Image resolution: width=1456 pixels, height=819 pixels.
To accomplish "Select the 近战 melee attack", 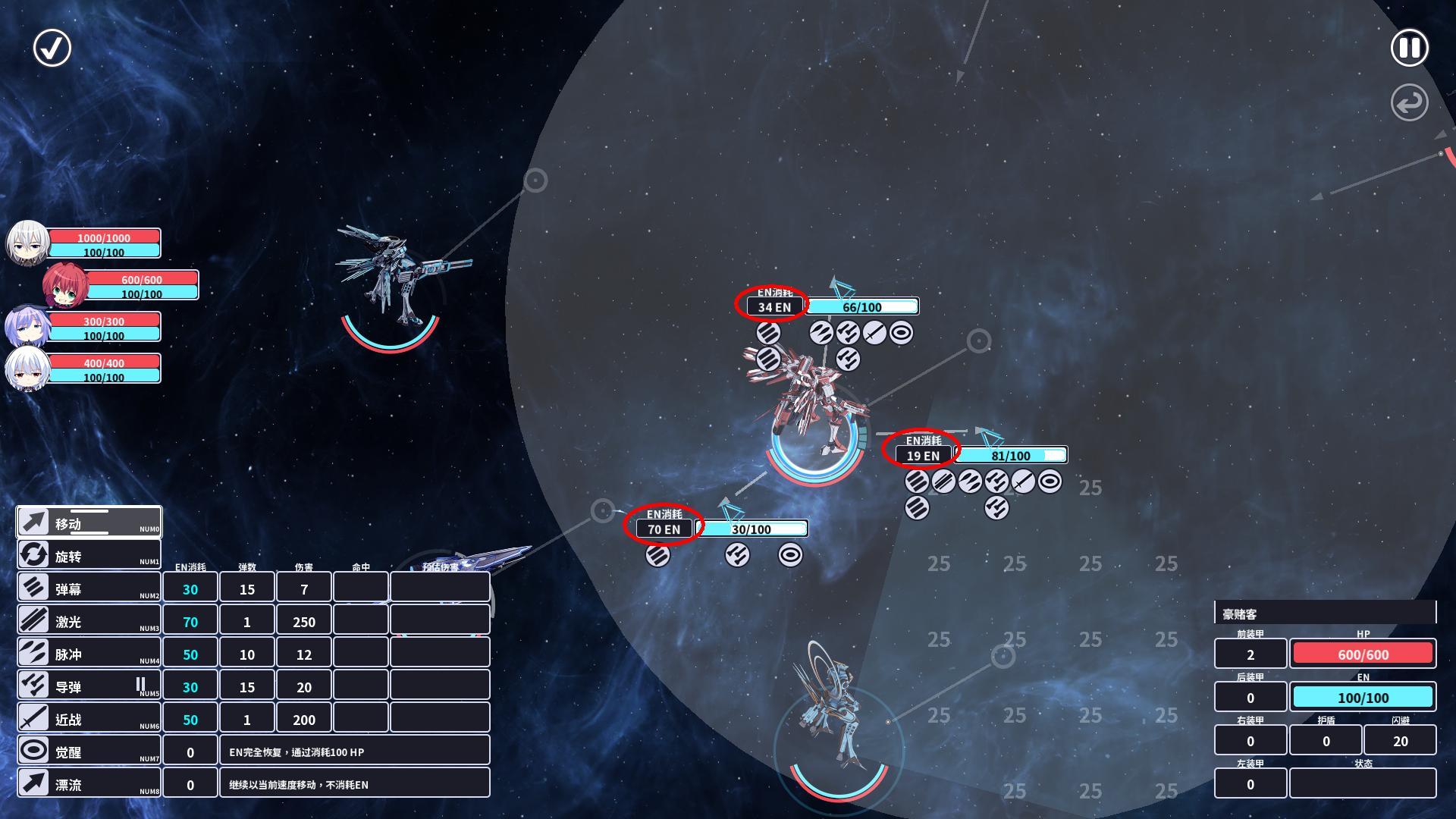I will [89, 718].
